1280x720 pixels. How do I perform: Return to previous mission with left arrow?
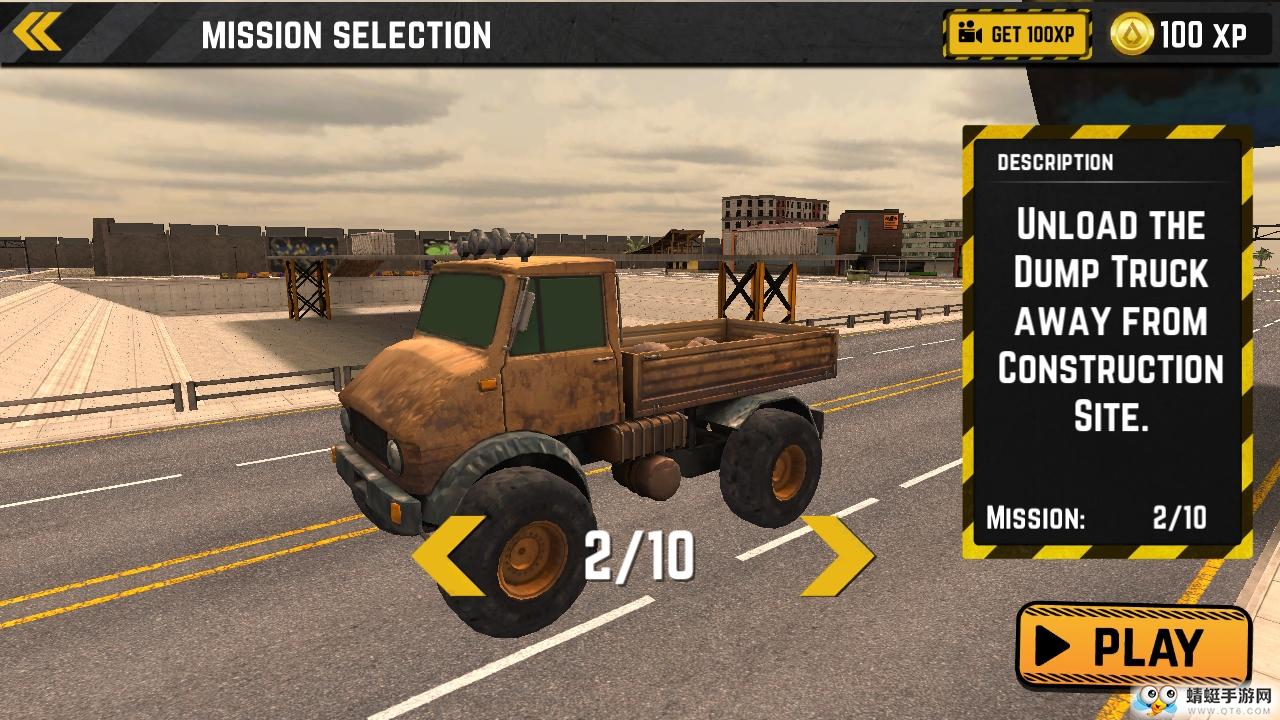coord(450,556)
